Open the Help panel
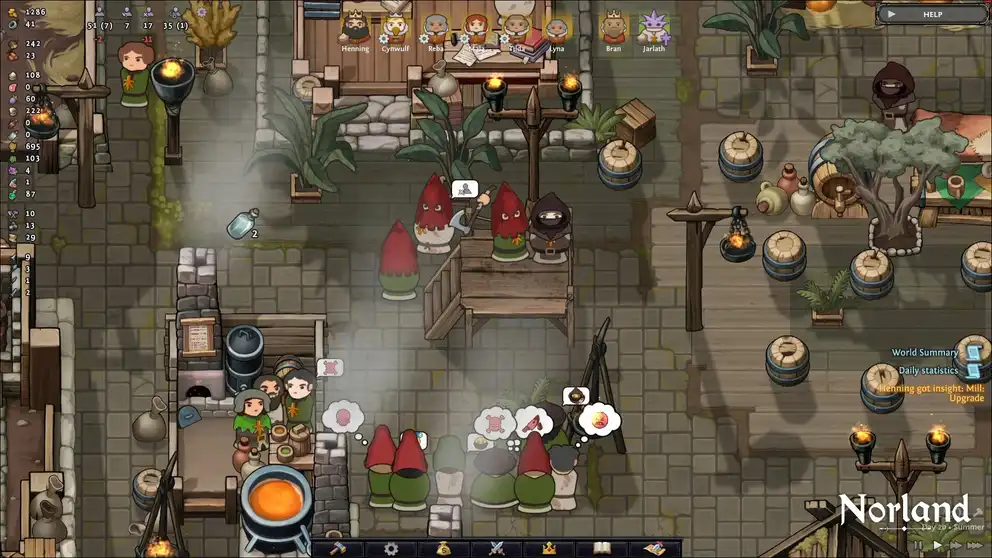Viewport: 992px width, 558px height. (x=931, y=14)
